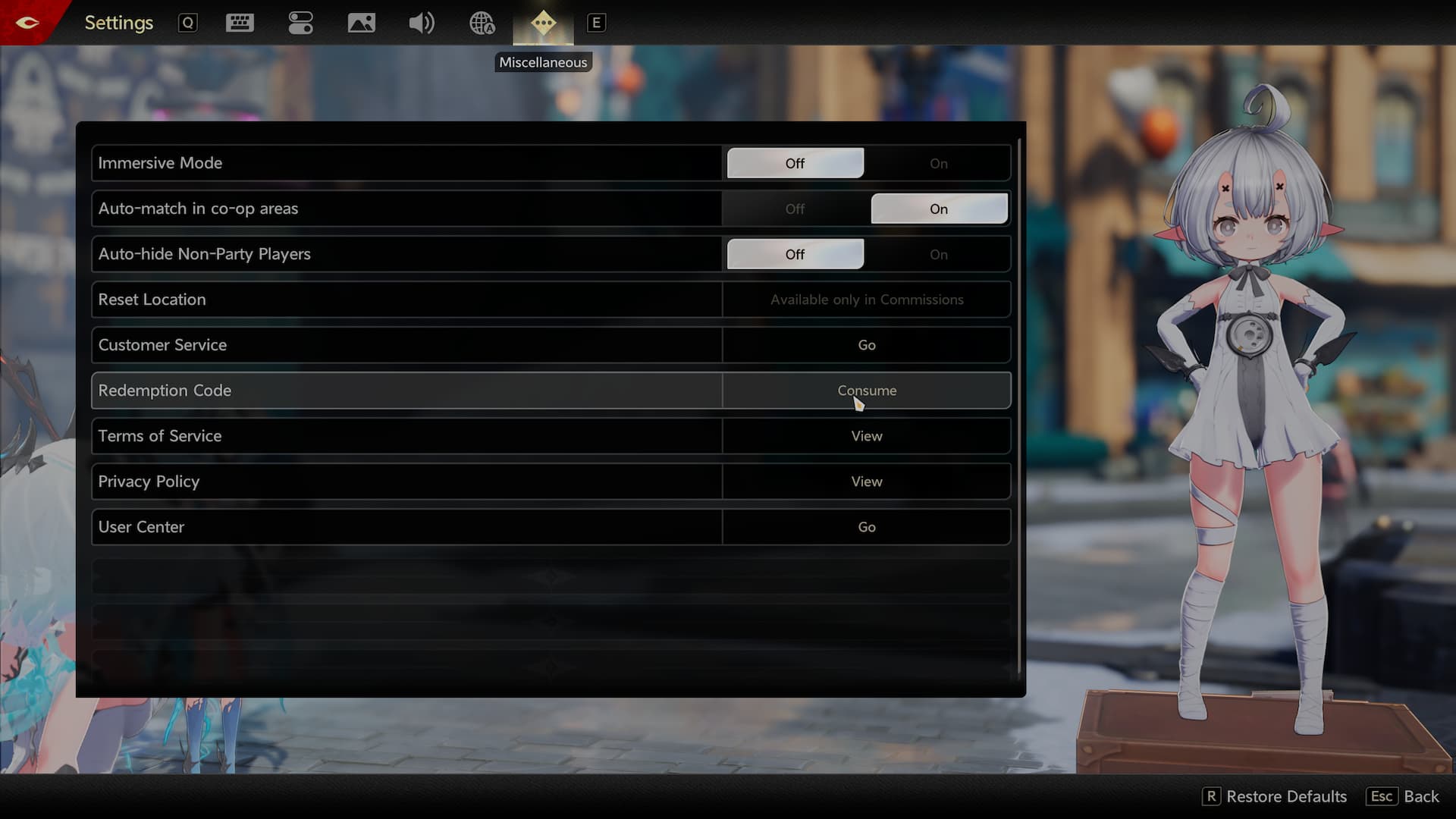Screen dimensions: 1456x819
Task: Click Restore Defaults
Action: coord(1276,796)
